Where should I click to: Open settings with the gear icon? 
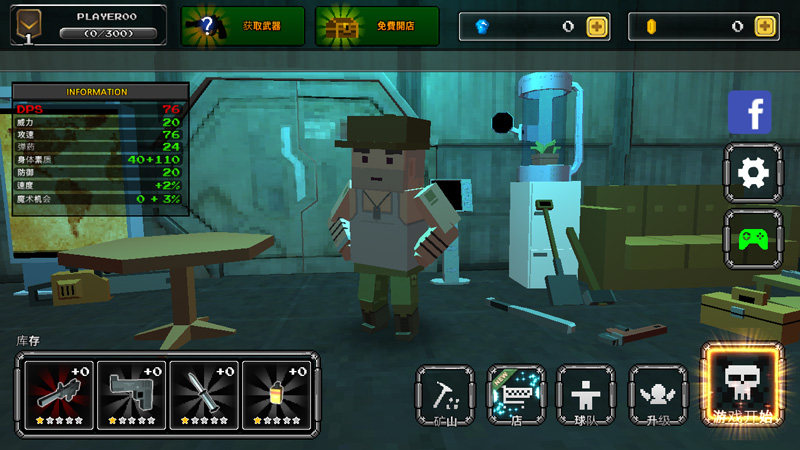click(749, 173)
